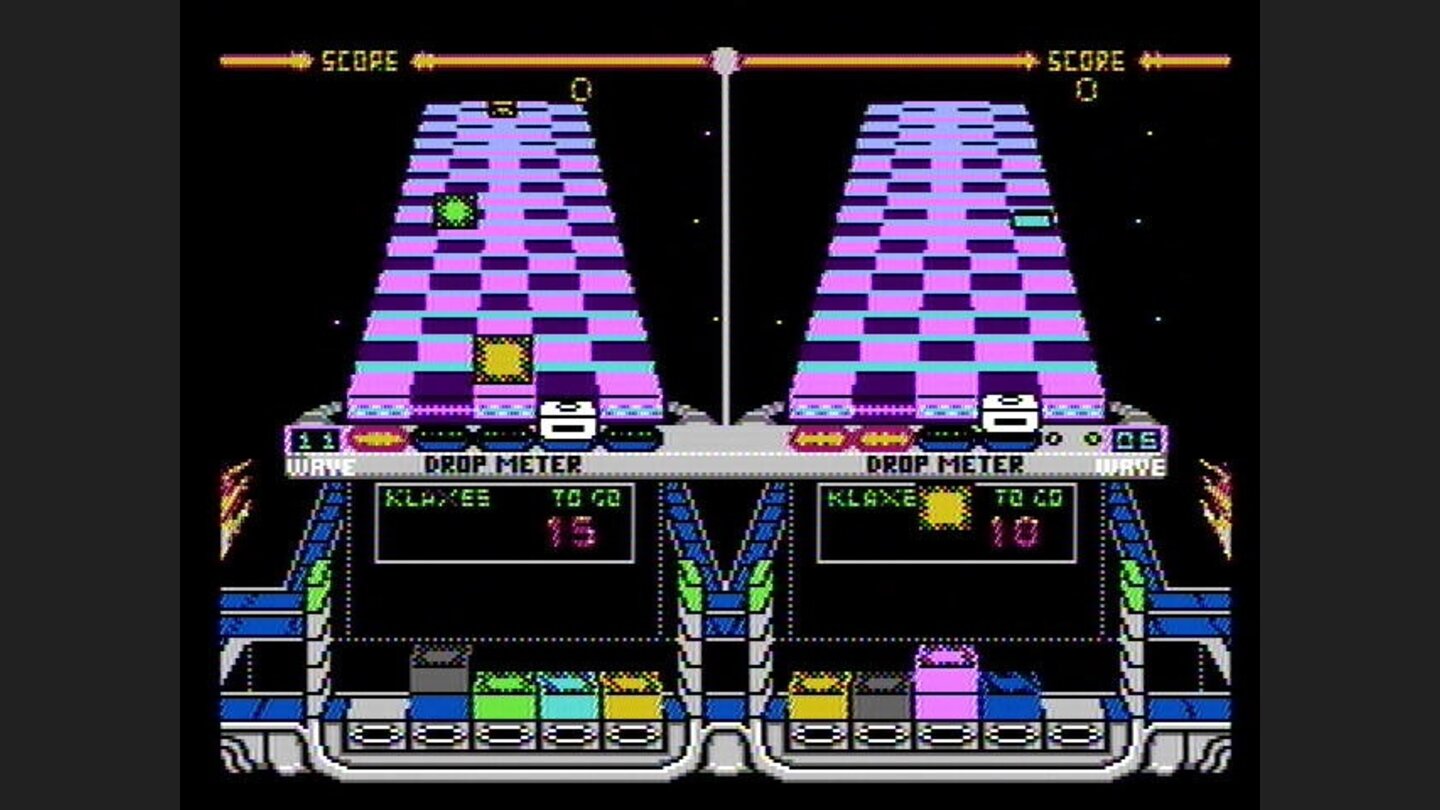The height and width of the screenshot is (810, 1440).
Task: Toggle the small green indicator near right WAVE display
Action: click(x=1090, y=438)
